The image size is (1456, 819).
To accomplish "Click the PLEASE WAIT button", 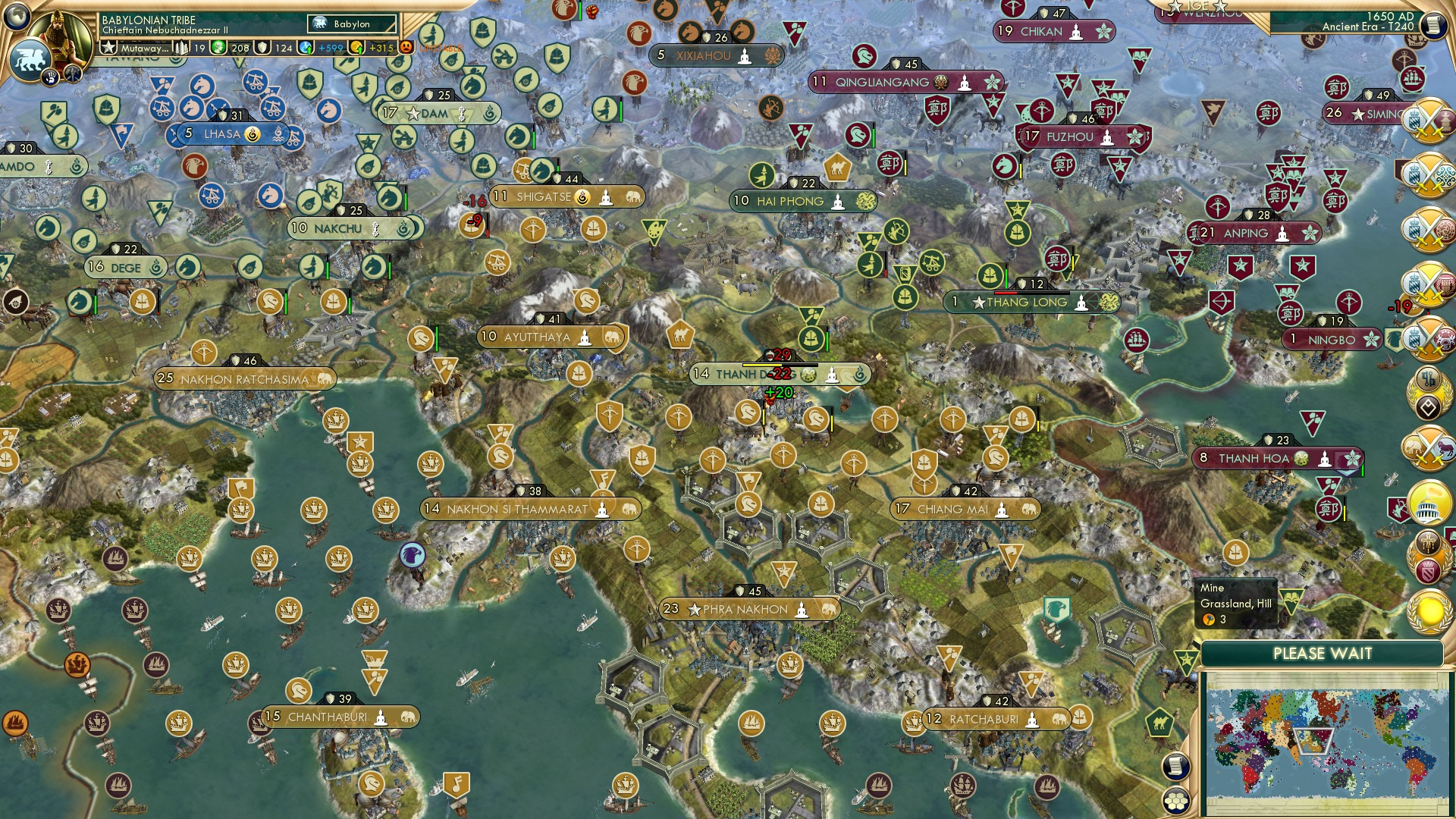I will coord(1323,652).
